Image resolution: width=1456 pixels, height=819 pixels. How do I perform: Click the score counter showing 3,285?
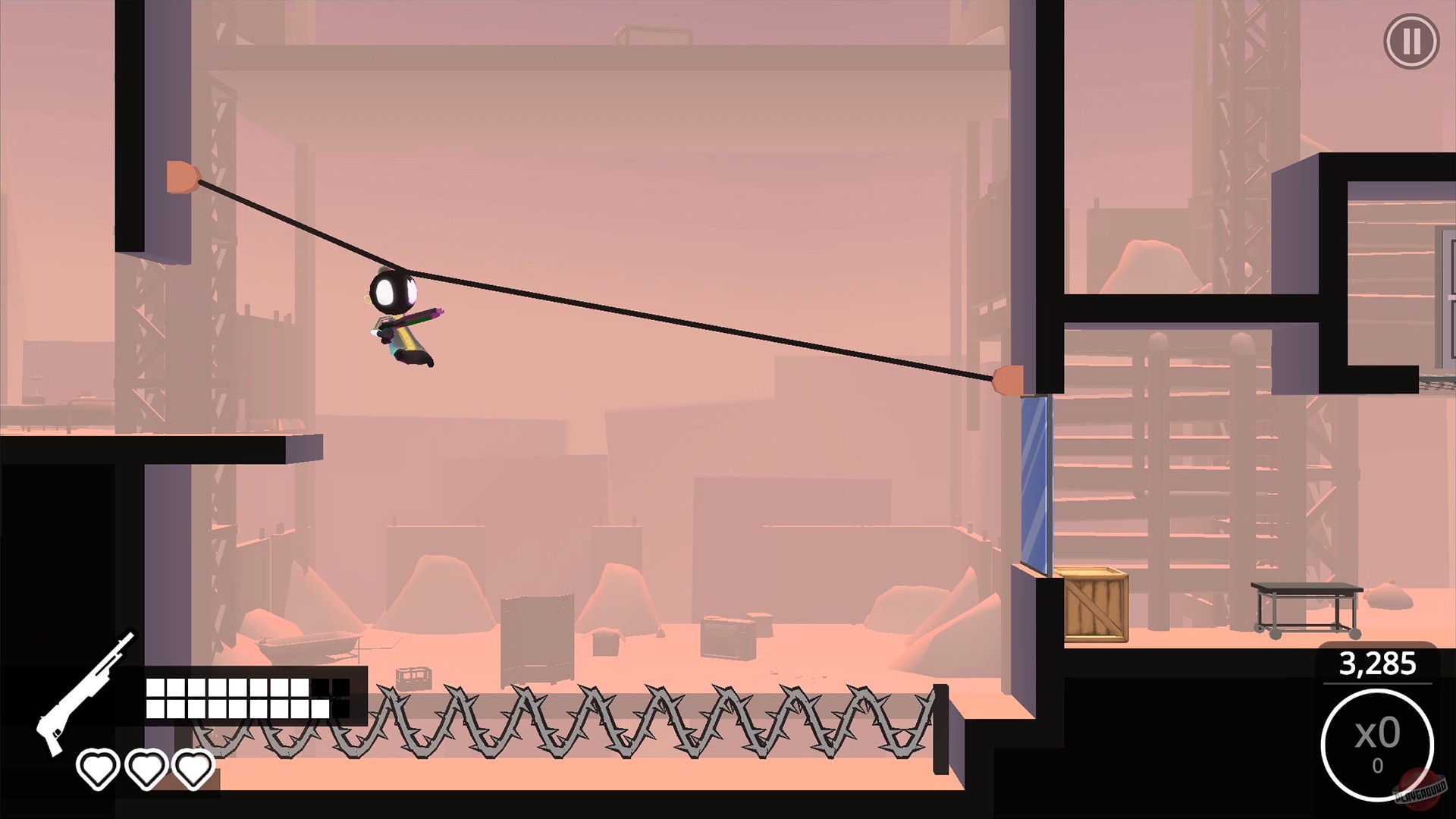click(1378, 664)
